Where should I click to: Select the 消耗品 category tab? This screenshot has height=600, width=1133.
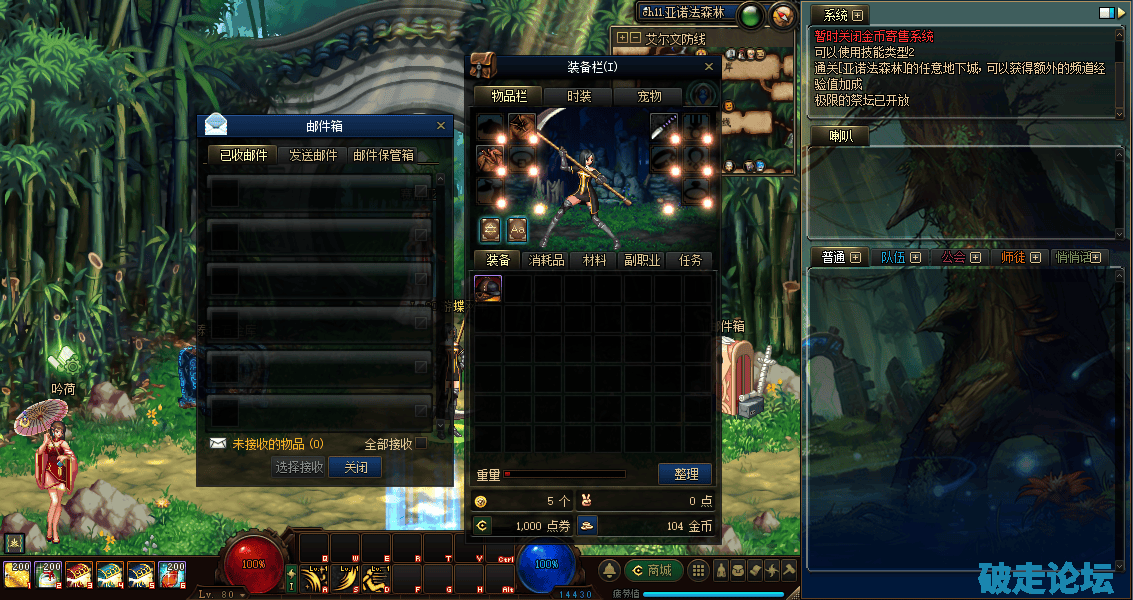(x=546, y=260)
